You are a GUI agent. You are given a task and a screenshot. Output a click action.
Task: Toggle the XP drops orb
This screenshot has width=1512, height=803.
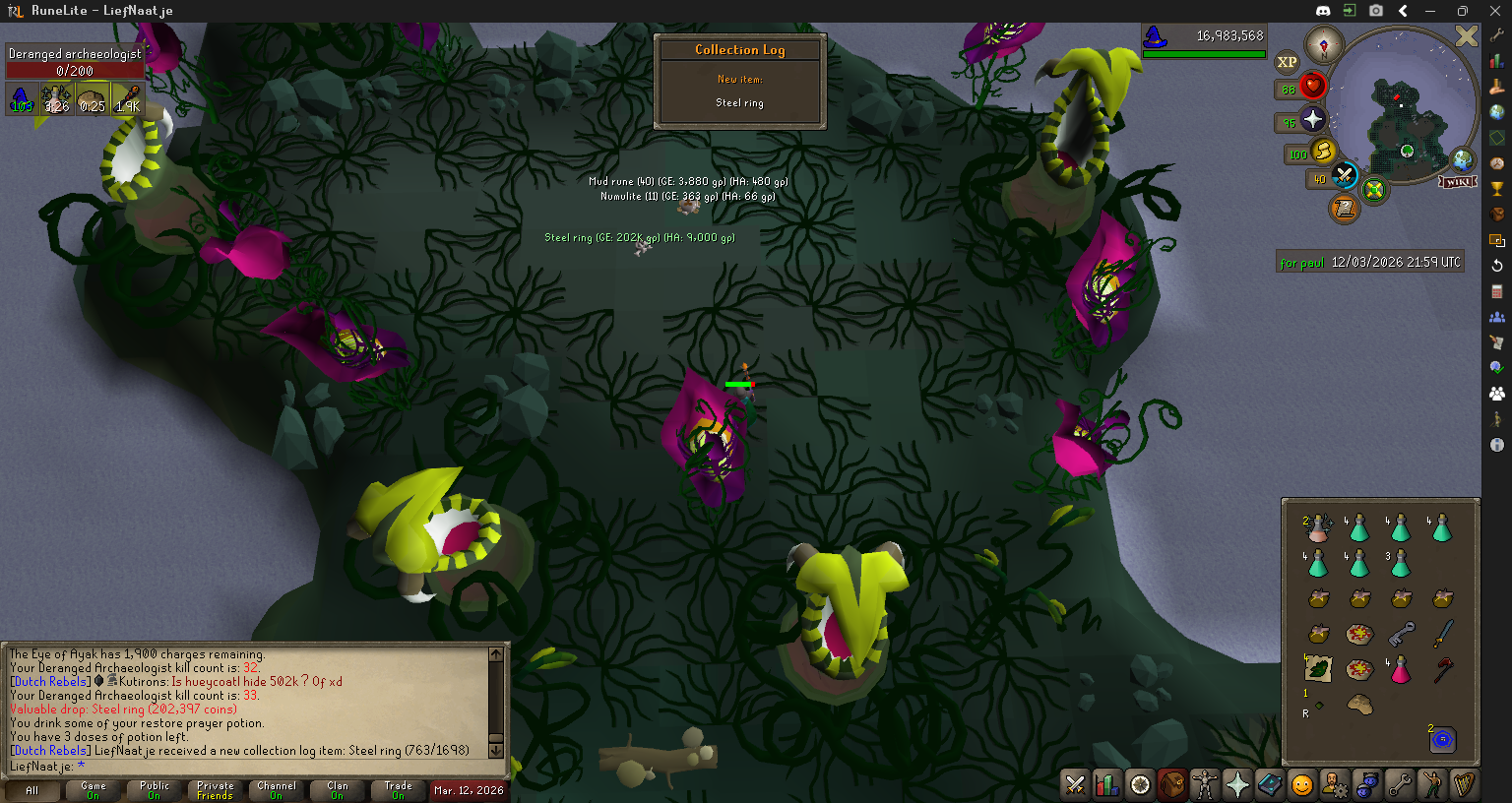[1287, 62]
